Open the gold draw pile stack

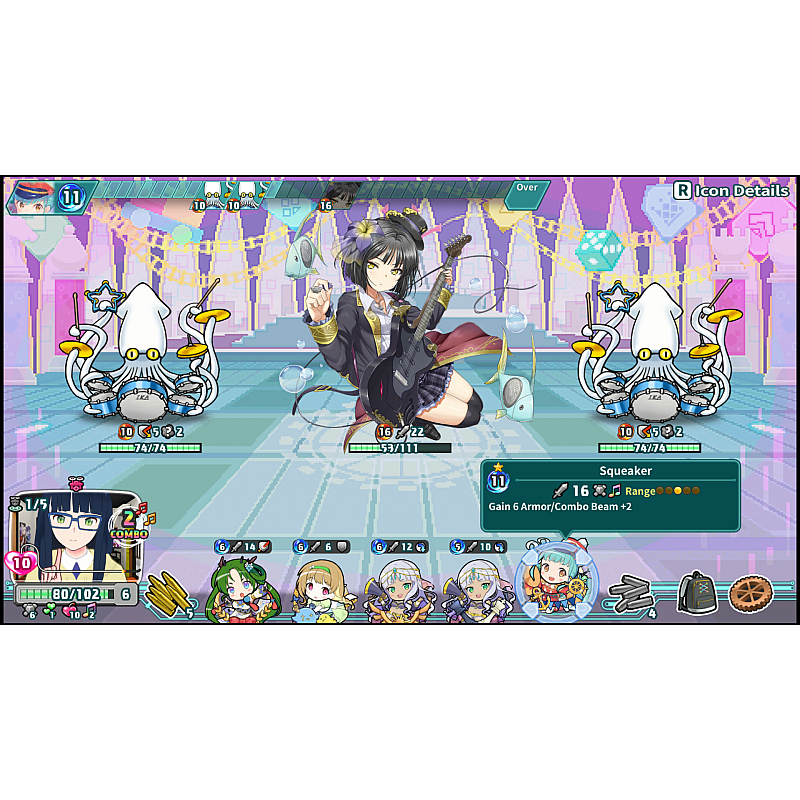coord(168,593)
